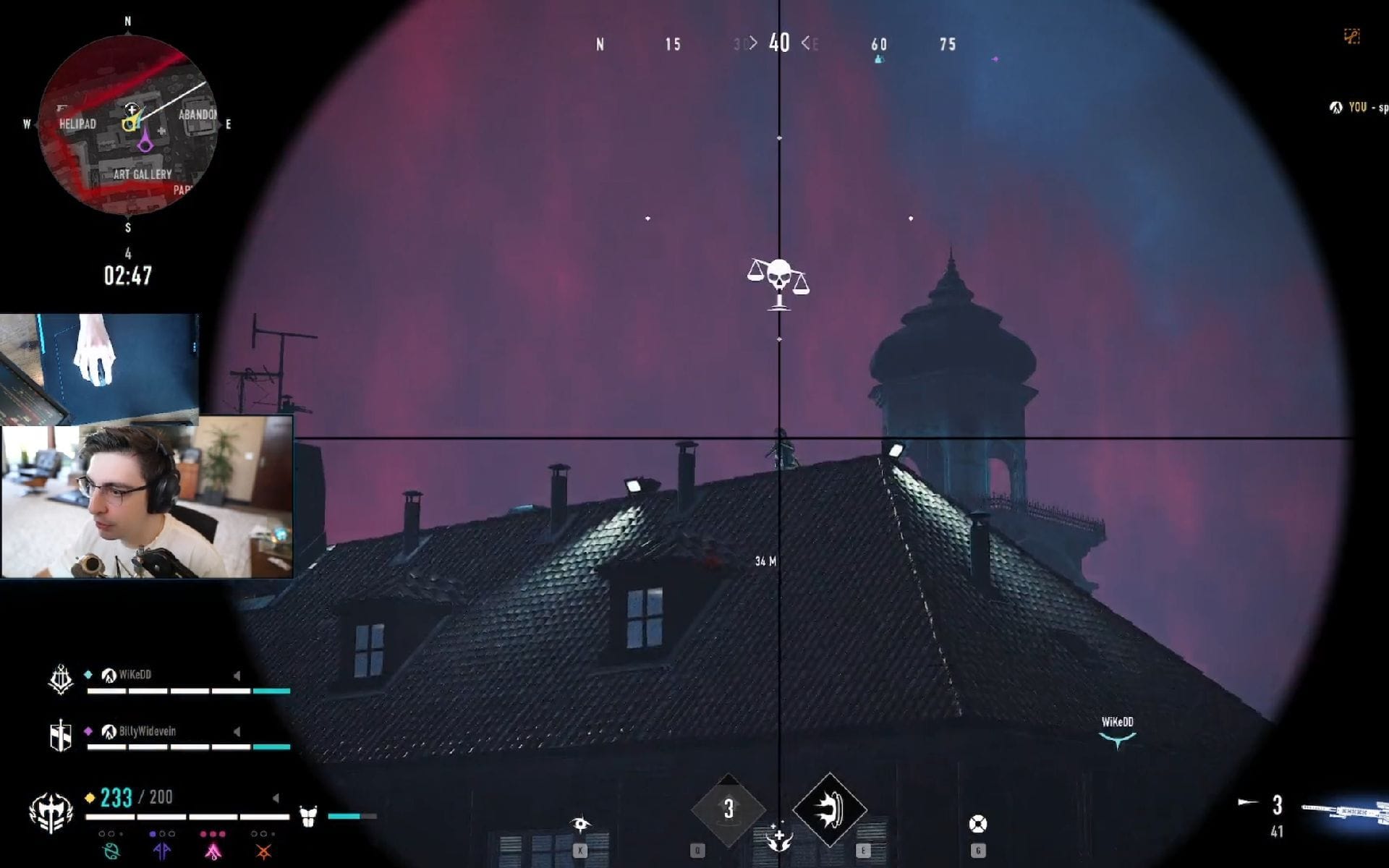Click the teal blood resonance symbol
The image size is (1389, 868).
pos(111,851)
